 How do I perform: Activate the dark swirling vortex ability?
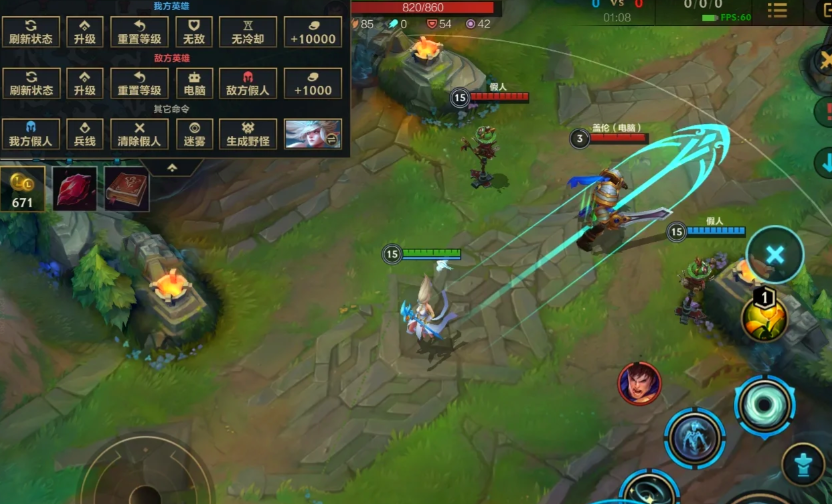(766, 406)
